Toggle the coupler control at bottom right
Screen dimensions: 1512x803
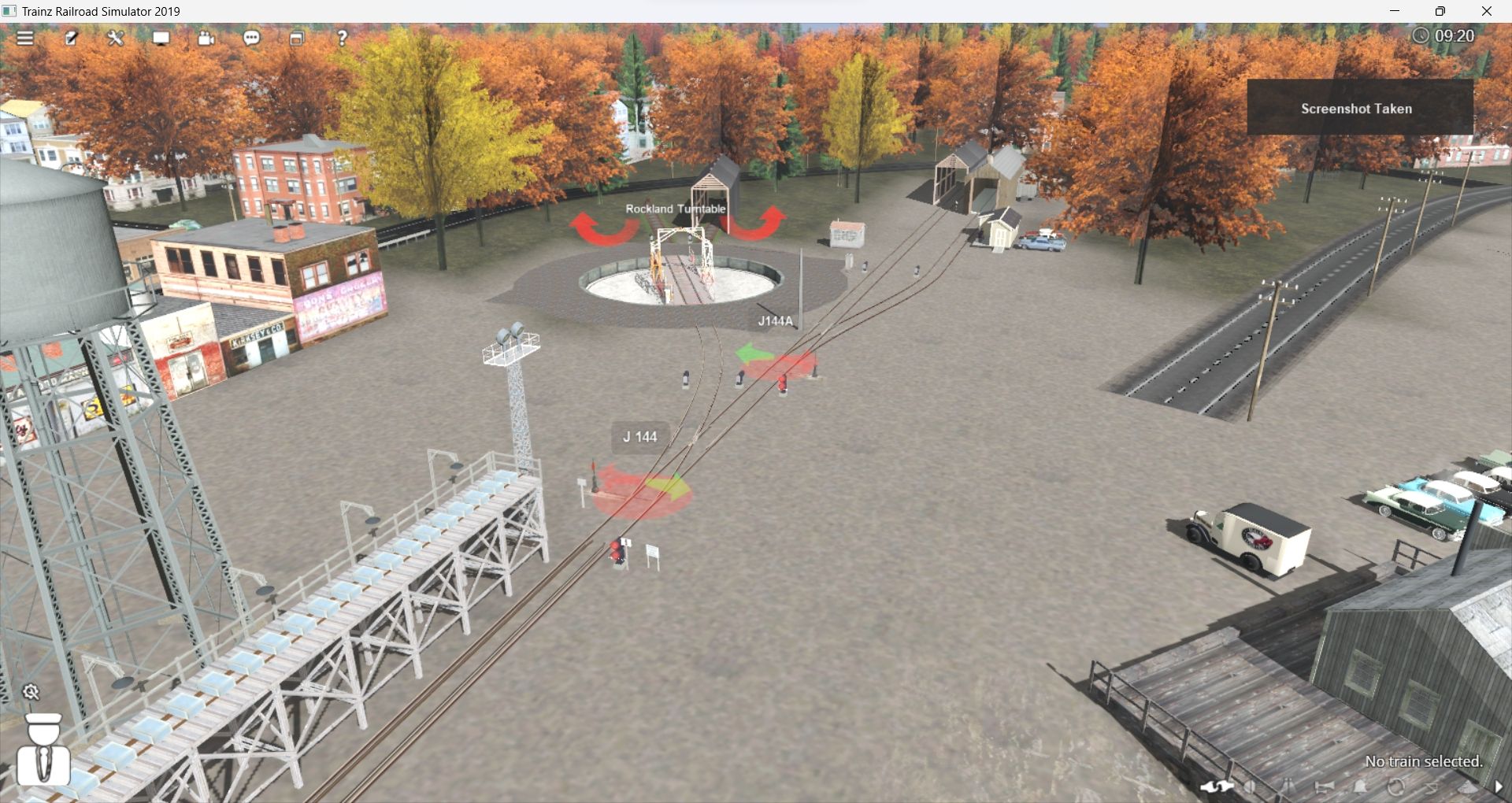[1217, 786]
